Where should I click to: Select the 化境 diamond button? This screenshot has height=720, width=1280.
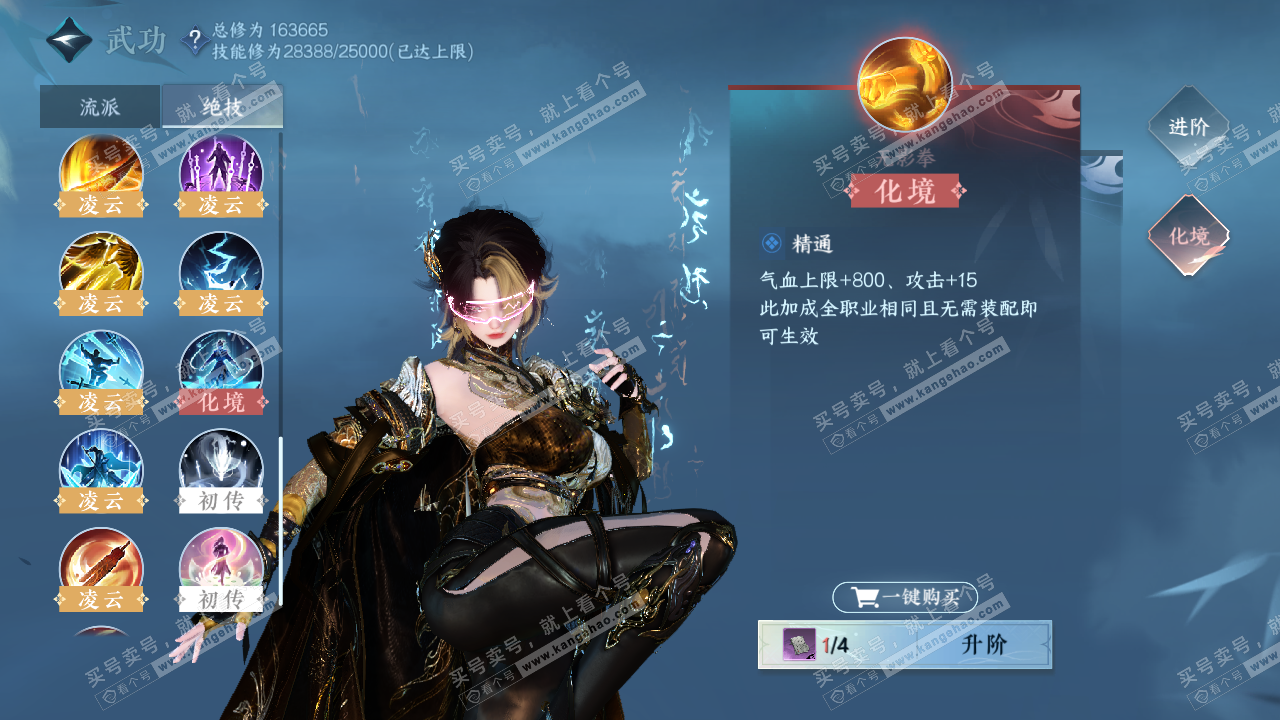(1188, 236)
